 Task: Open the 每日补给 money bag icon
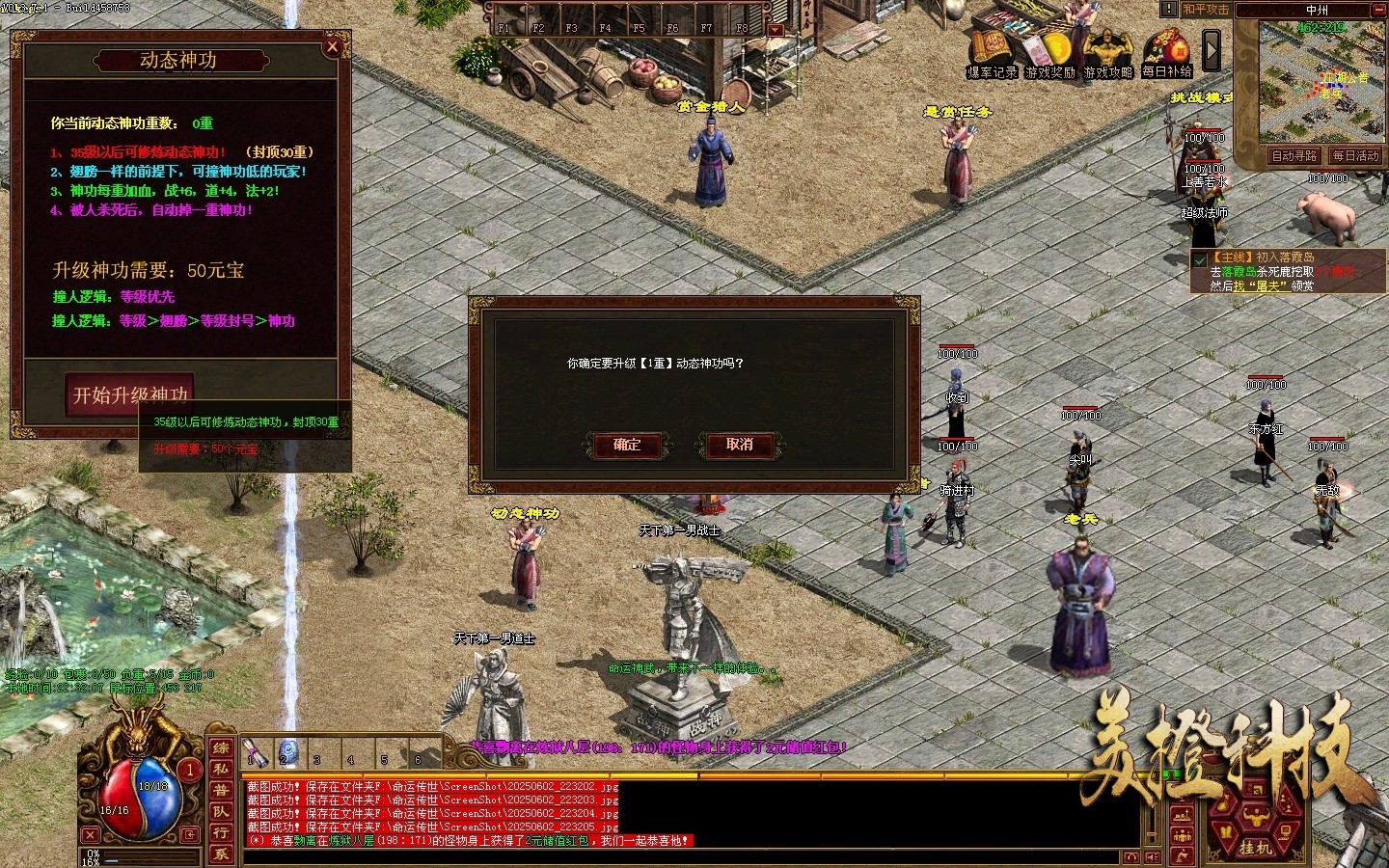pyautogui.click(x=1166, y=53)
